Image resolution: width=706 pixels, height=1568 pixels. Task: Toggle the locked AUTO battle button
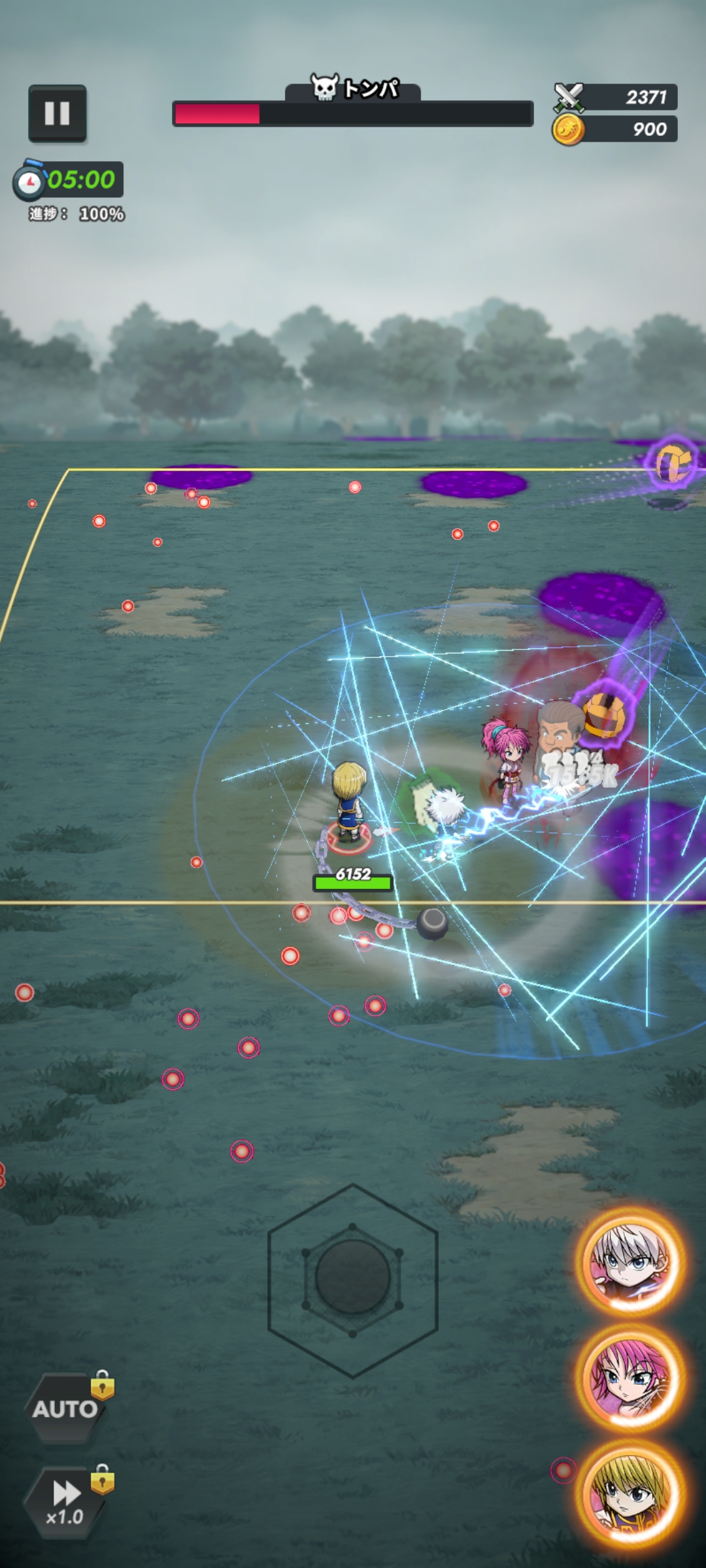tap(66, 1408)
